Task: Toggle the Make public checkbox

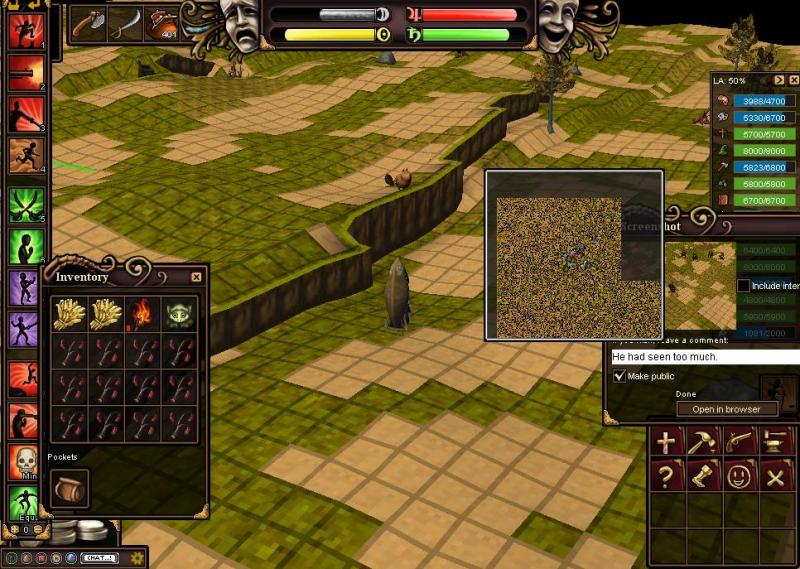Action: point(619,376)
